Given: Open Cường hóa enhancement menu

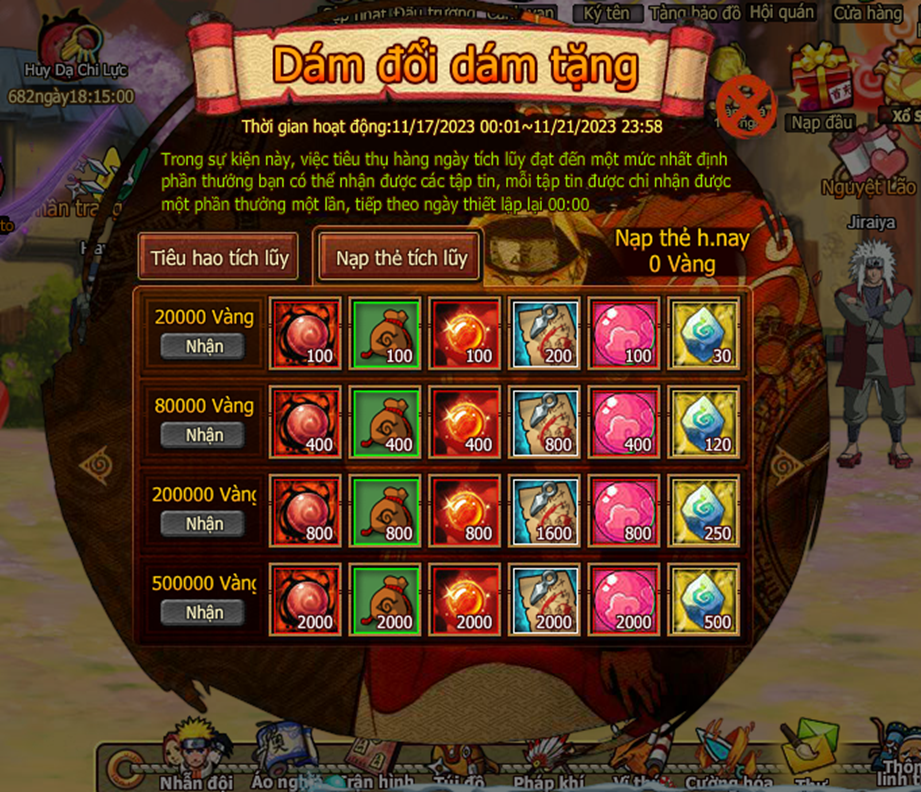Looking at the screenshot, I should click(x=727, y=760).
